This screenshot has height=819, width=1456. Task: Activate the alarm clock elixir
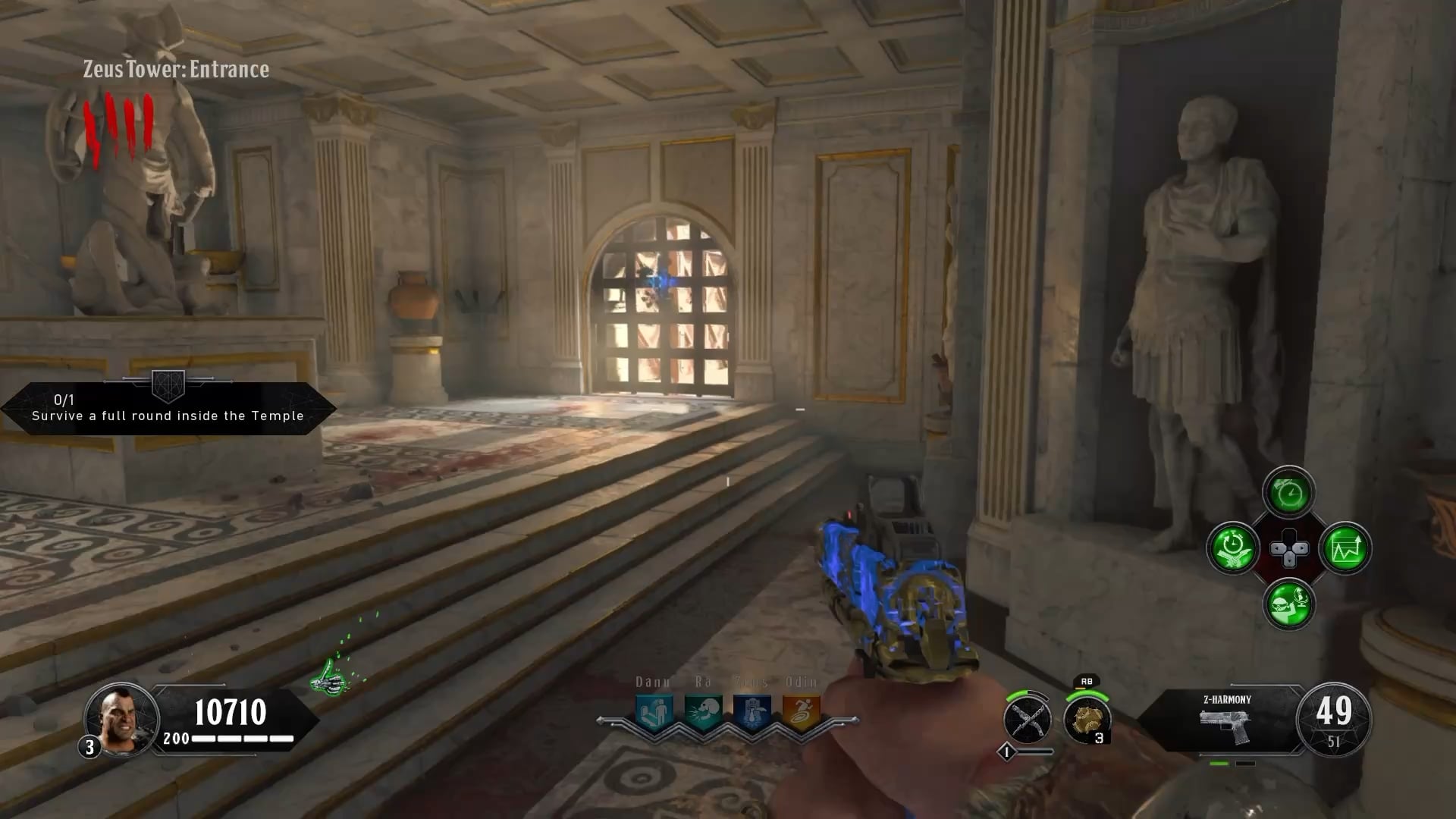pyautogui.click(x=1288, y=494)
